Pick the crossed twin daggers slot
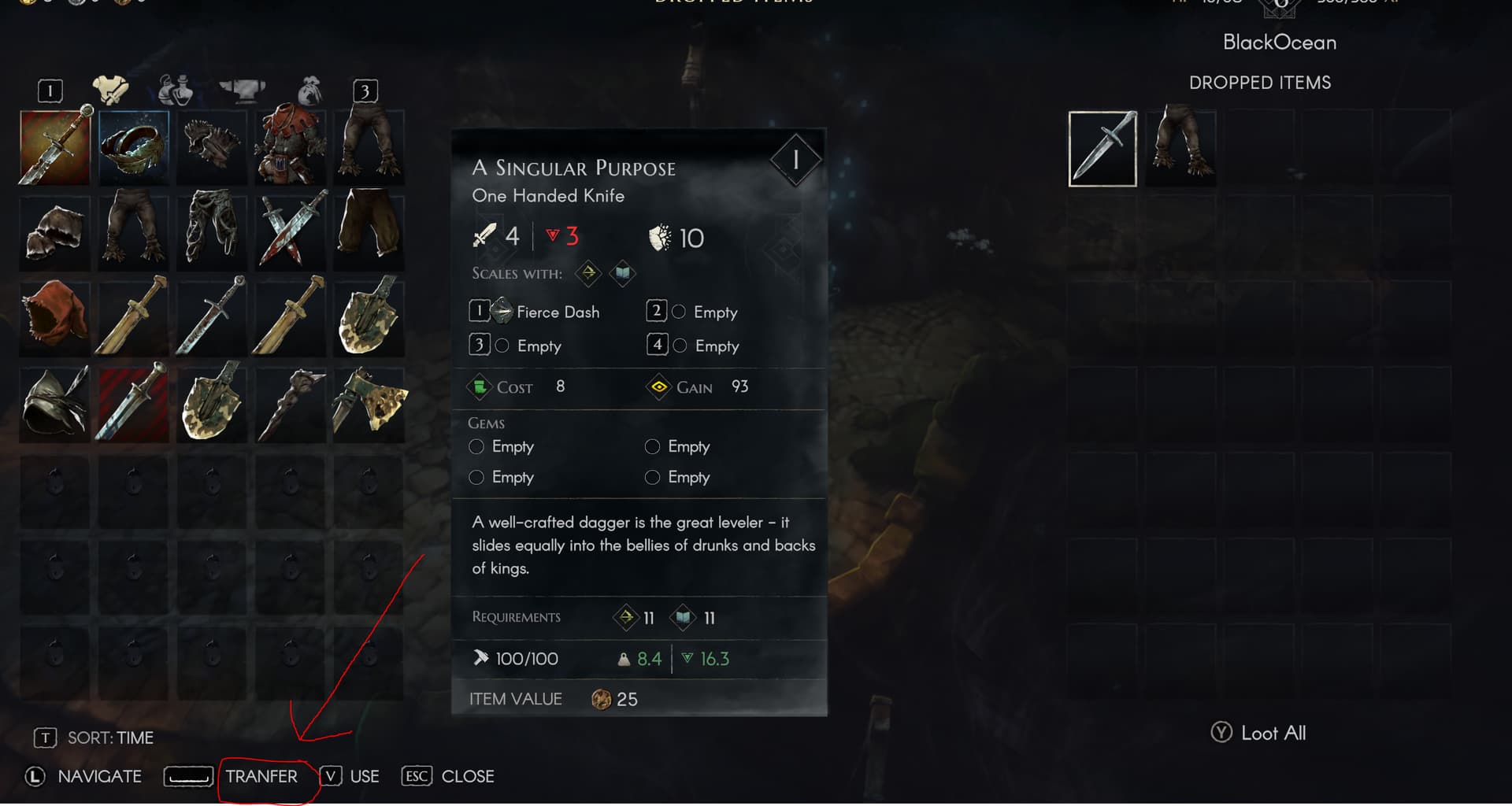 tap(291, 229)
